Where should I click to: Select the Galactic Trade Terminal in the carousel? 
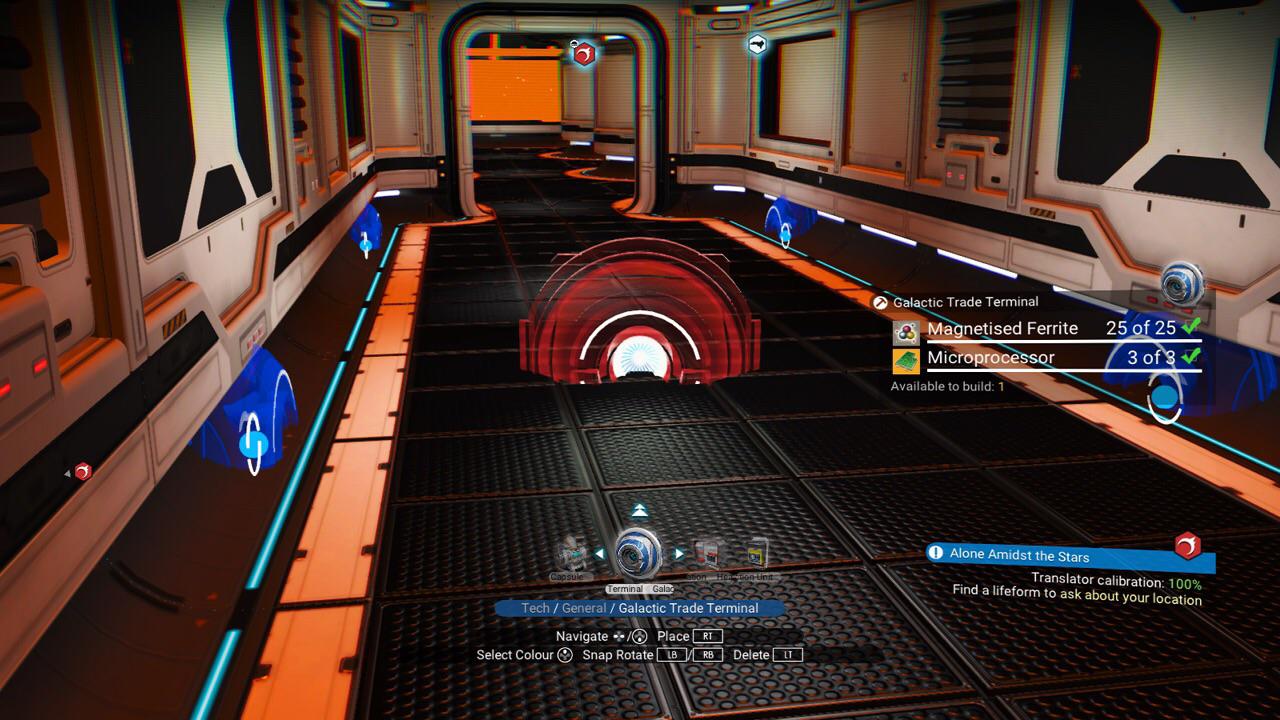pyautogui.click(x=638, y=552)
